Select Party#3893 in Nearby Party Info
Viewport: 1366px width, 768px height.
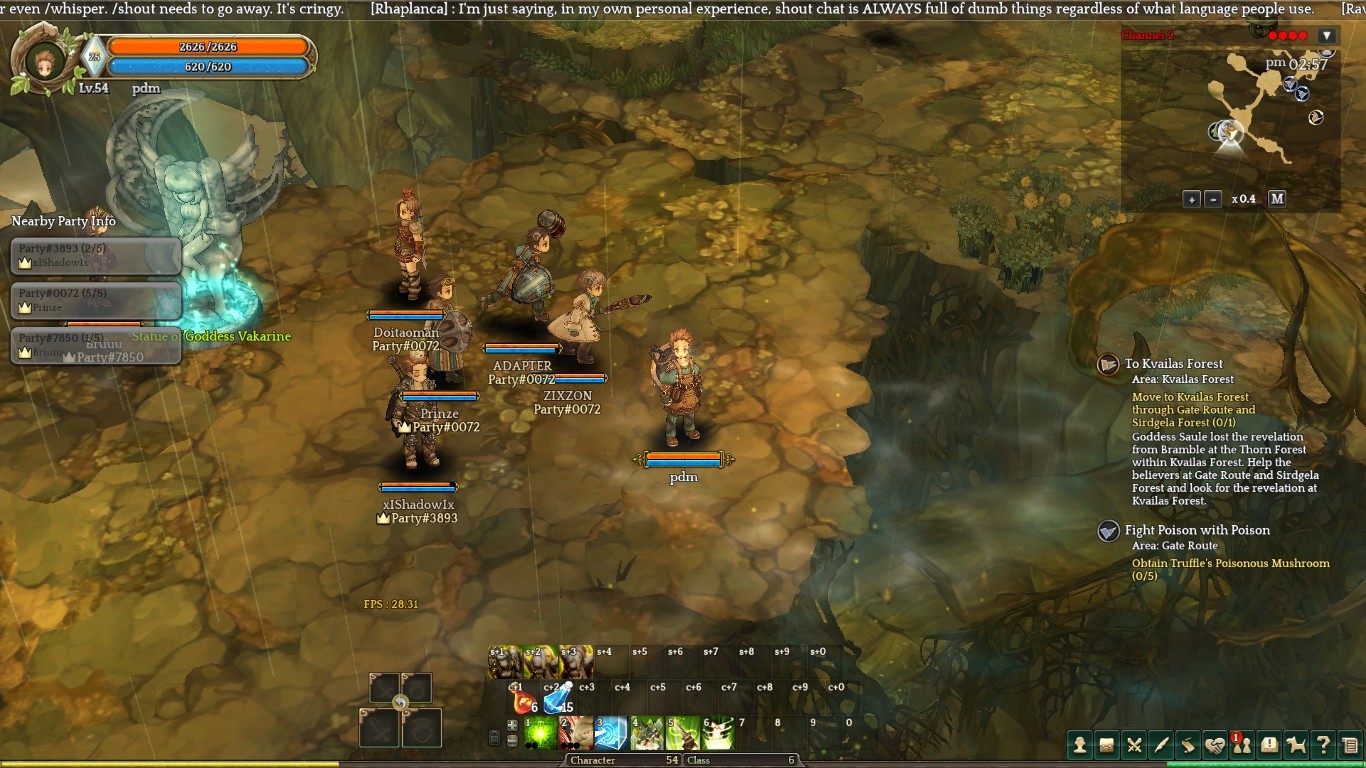pos(96,255)
